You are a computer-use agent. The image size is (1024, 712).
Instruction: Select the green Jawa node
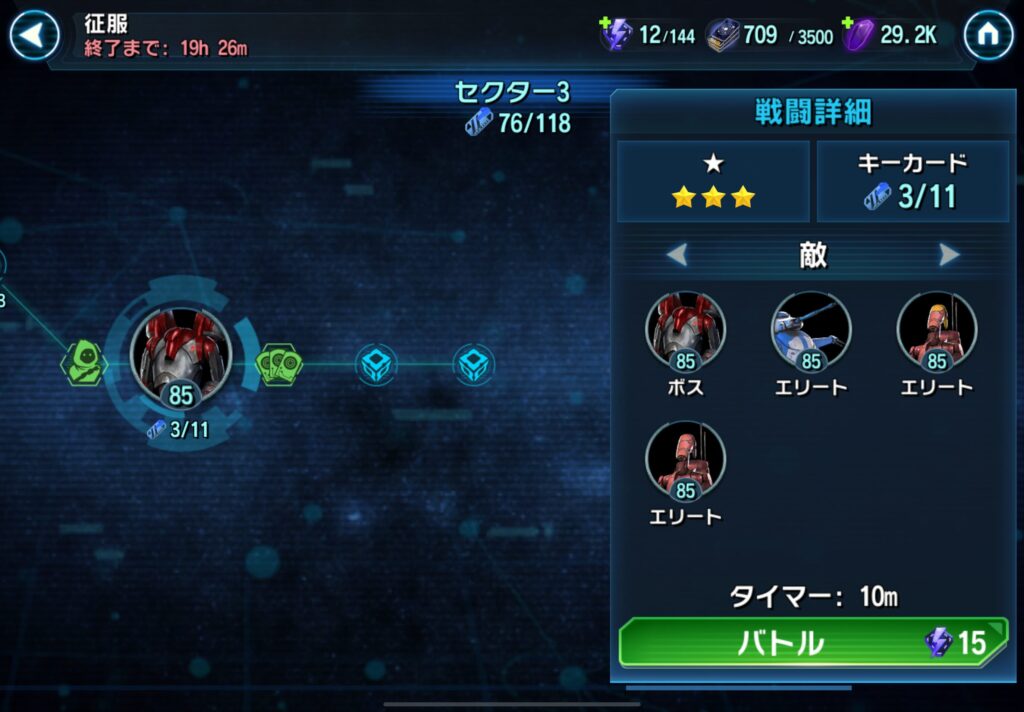84,362
